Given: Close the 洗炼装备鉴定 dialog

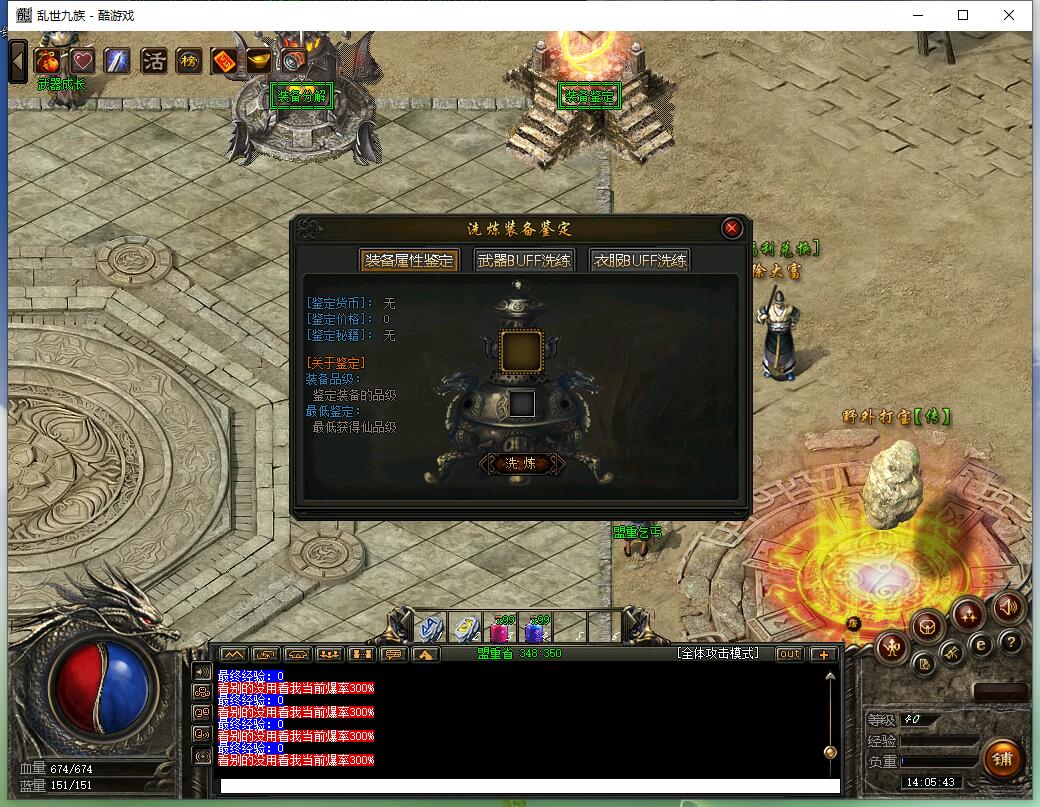Looking at the screenshot, I should 732,228.
